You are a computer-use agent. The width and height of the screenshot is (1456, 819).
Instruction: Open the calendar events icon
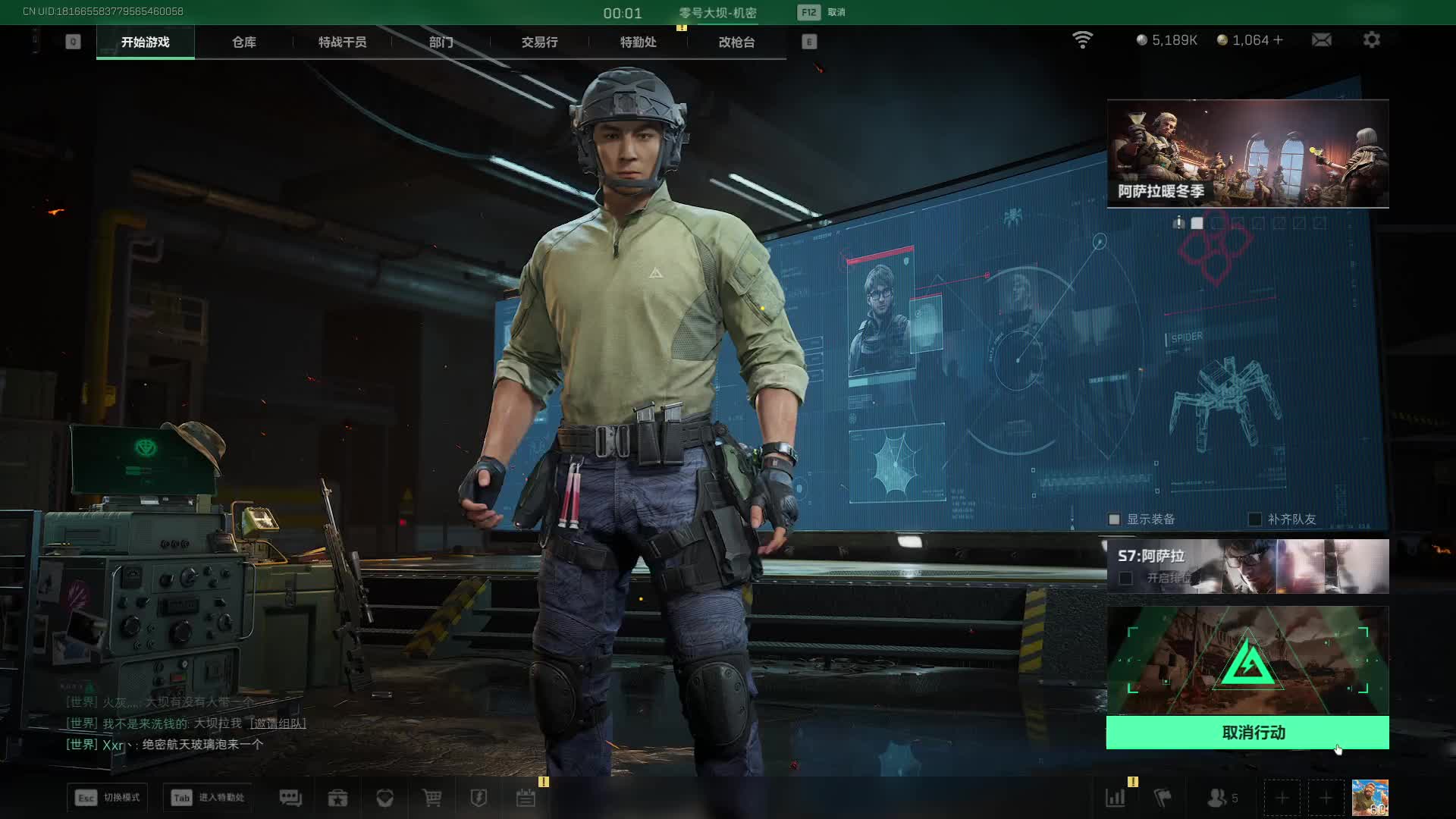[x=526, y=798]
